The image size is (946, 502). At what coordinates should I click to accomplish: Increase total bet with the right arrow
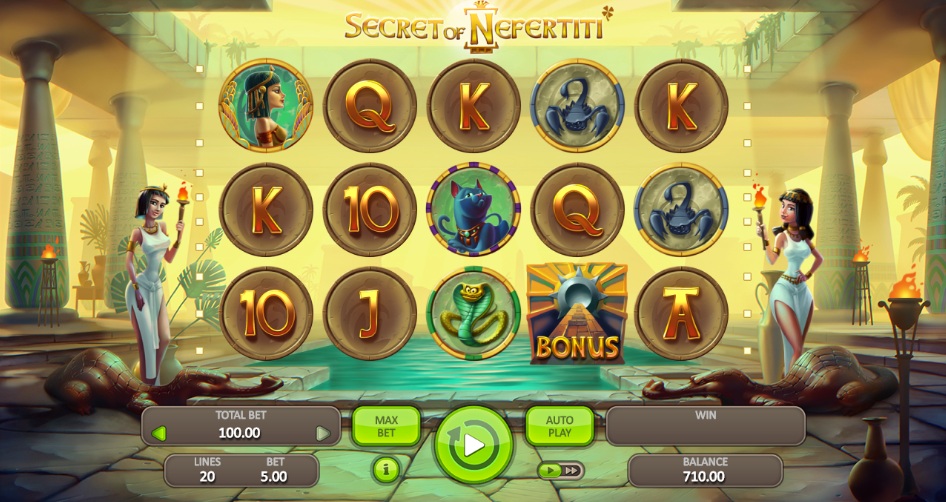pos(322,433)
